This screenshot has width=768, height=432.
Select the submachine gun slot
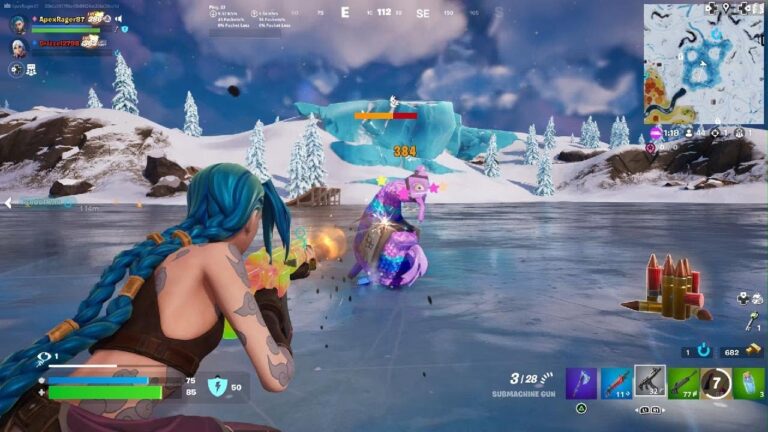(650, 382)
